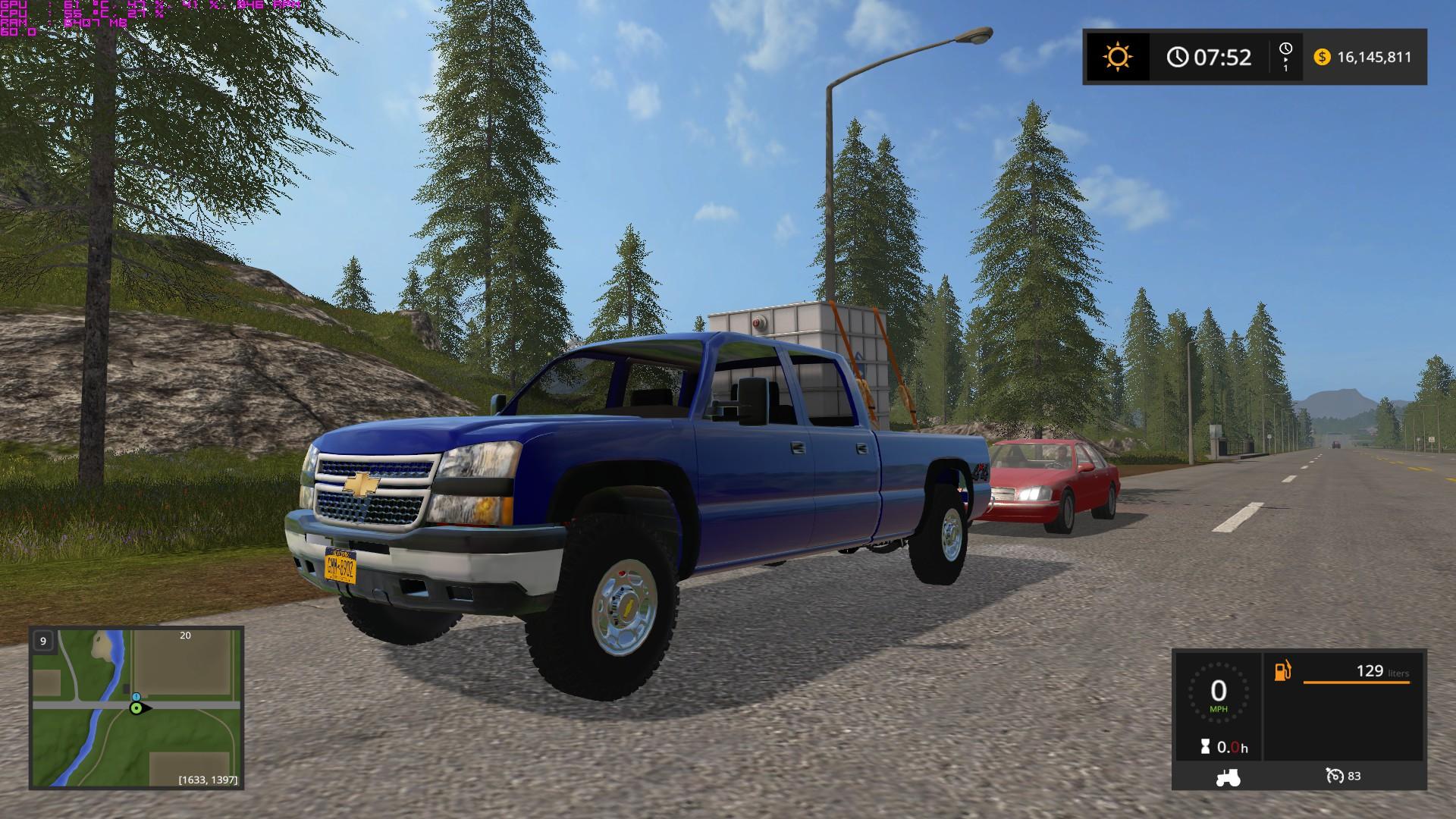Click the gold coin money icon

pyautogui.click(x=1322, y=57)
